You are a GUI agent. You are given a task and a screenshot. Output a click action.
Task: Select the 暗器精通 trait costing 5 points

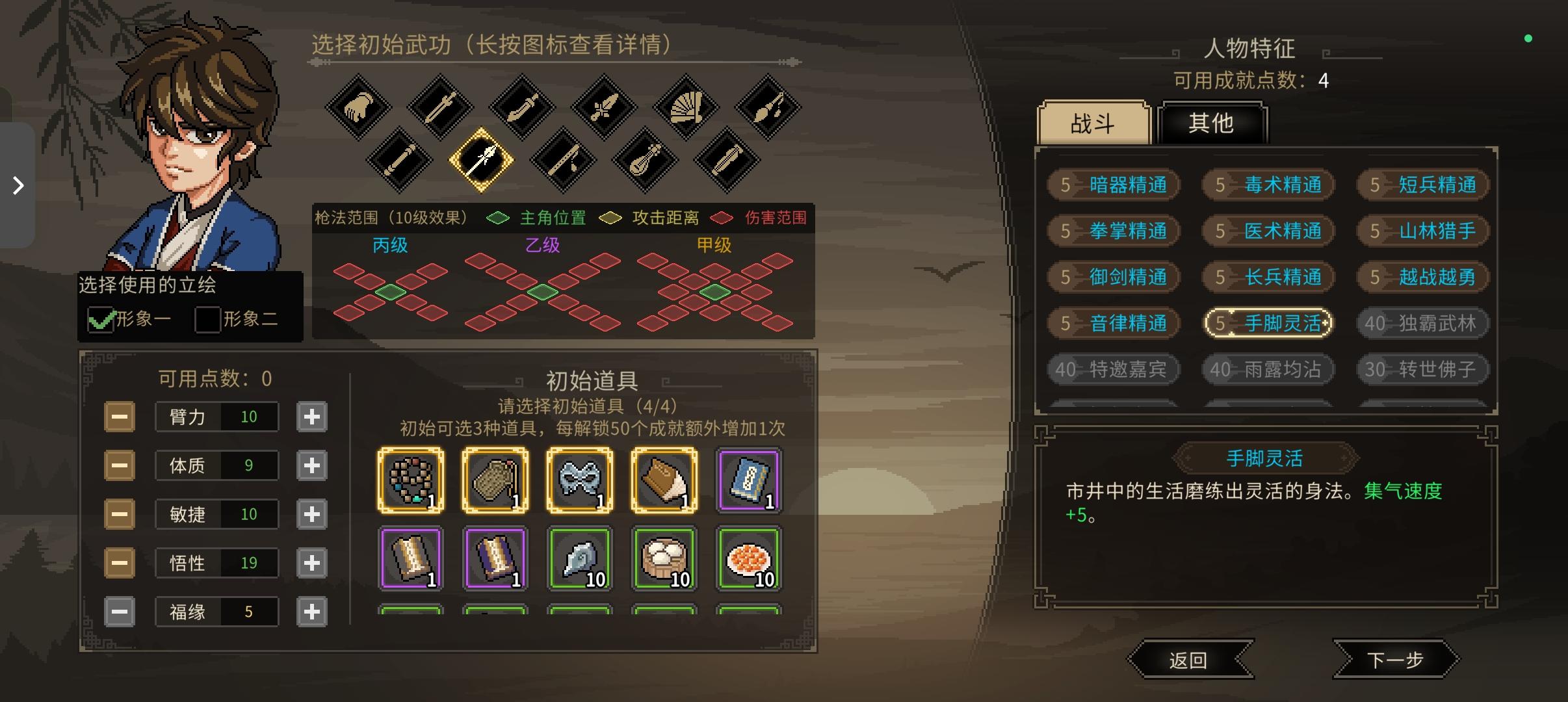[x=1114, y=185]
